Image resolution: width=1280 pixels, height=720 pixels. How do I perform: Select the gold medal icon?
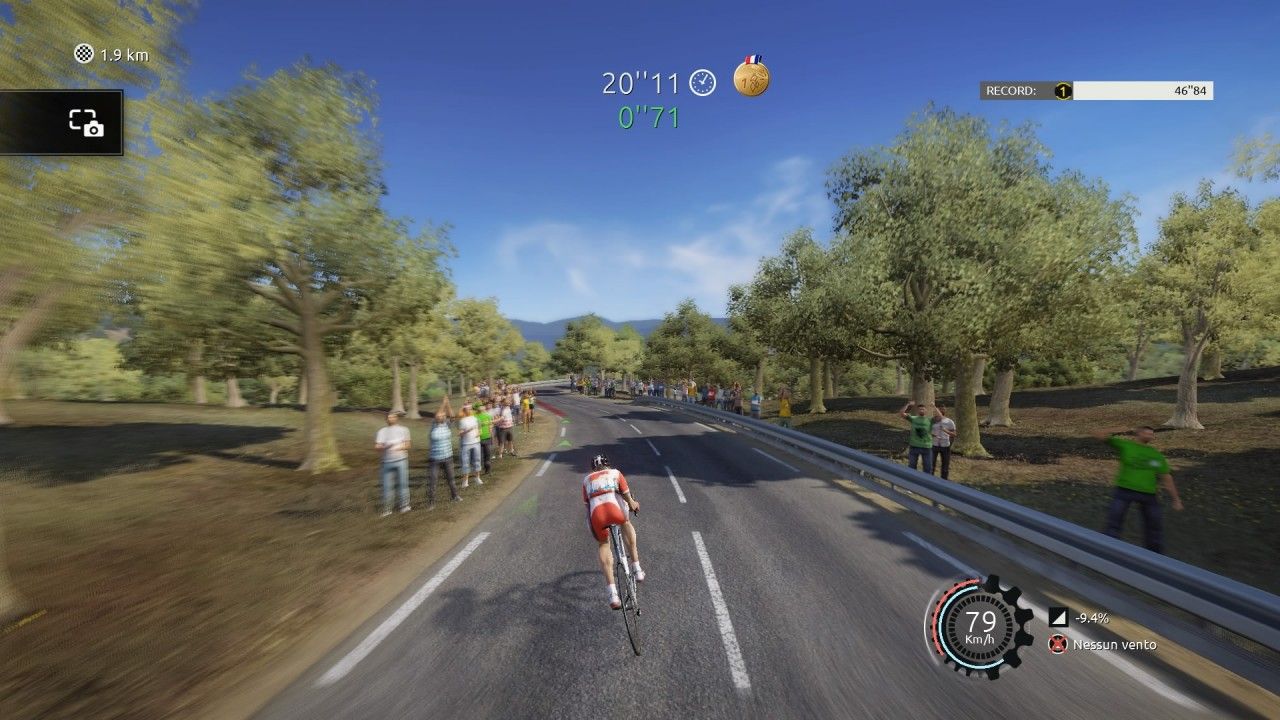(751, 78)
